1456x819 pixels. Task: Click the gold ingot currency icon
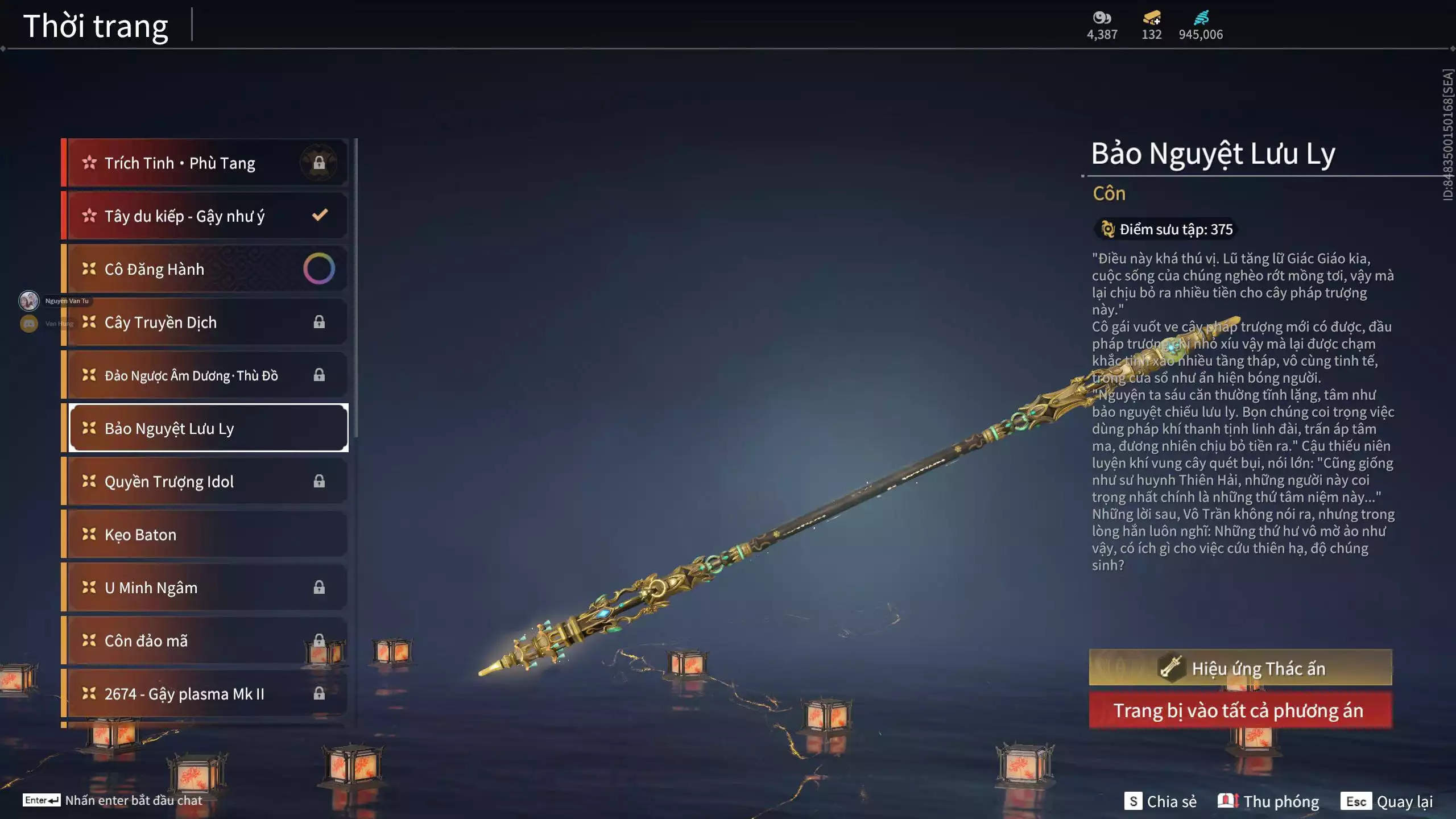1152,18
